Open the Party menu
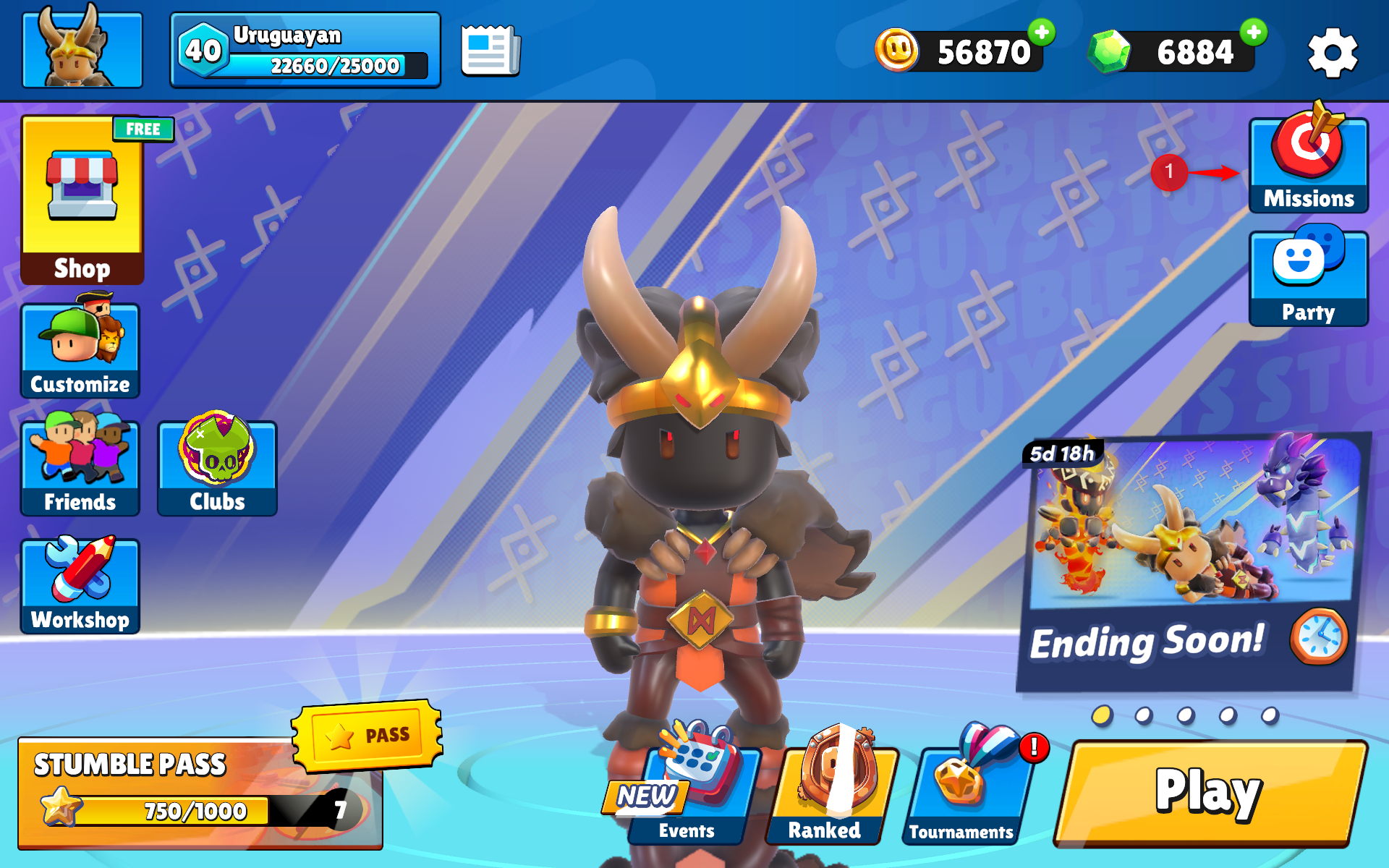The width and height of the screenshot is (1389, 868). coord(1308,279)
